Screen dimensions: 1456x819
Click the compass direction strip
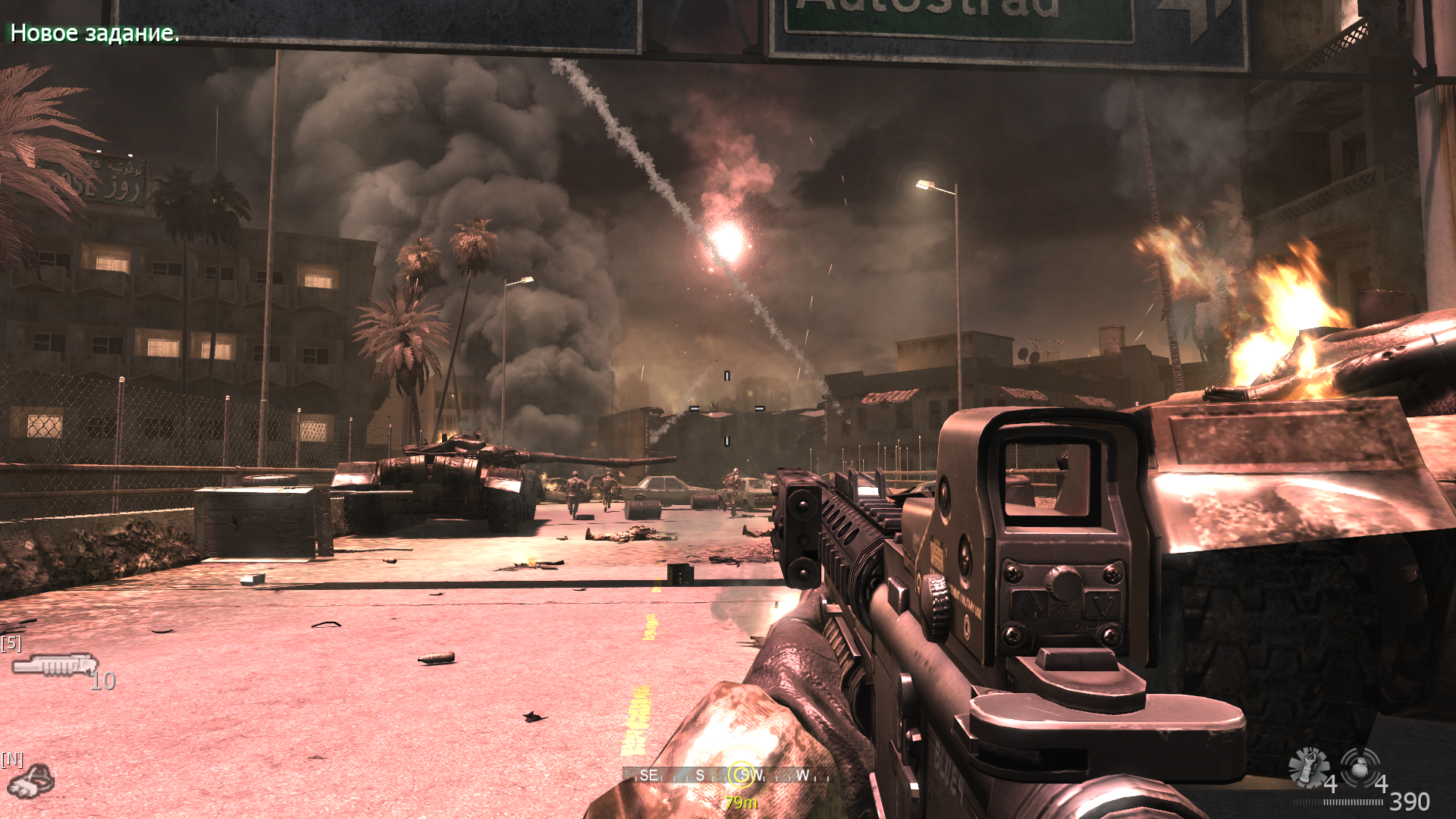(682, 775)
